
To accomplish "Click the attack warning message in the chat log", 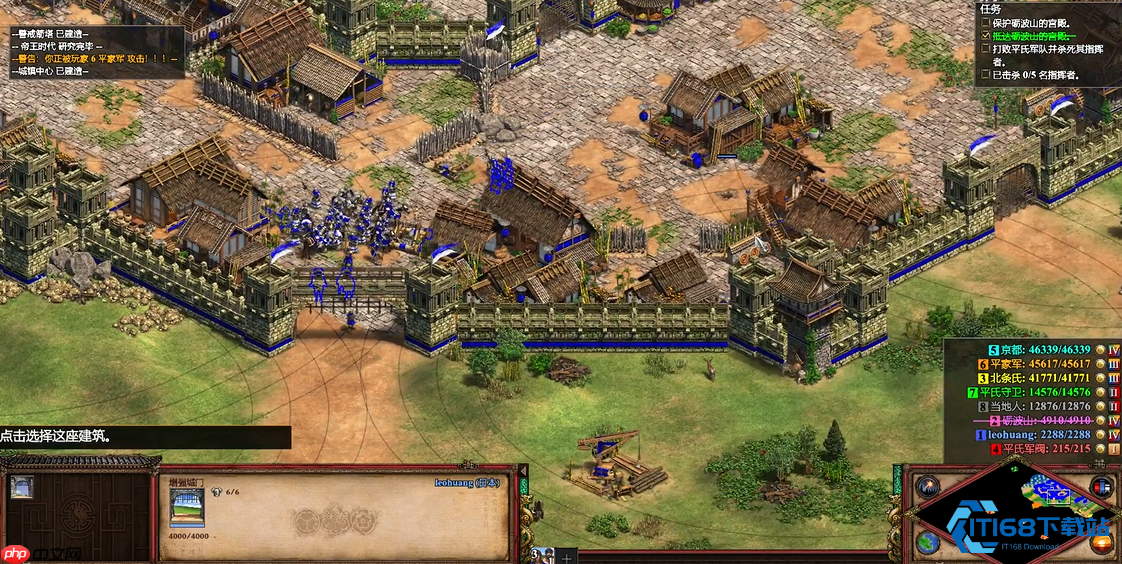I will pyautogui.click(x=94, y=58).
